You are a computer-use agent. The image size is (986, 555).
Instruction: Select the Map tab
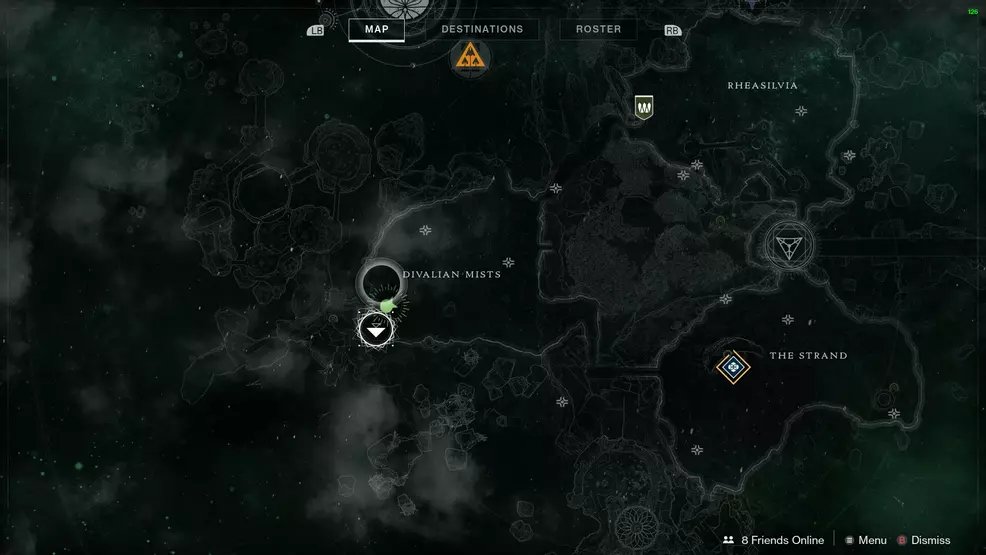point(376,30)
